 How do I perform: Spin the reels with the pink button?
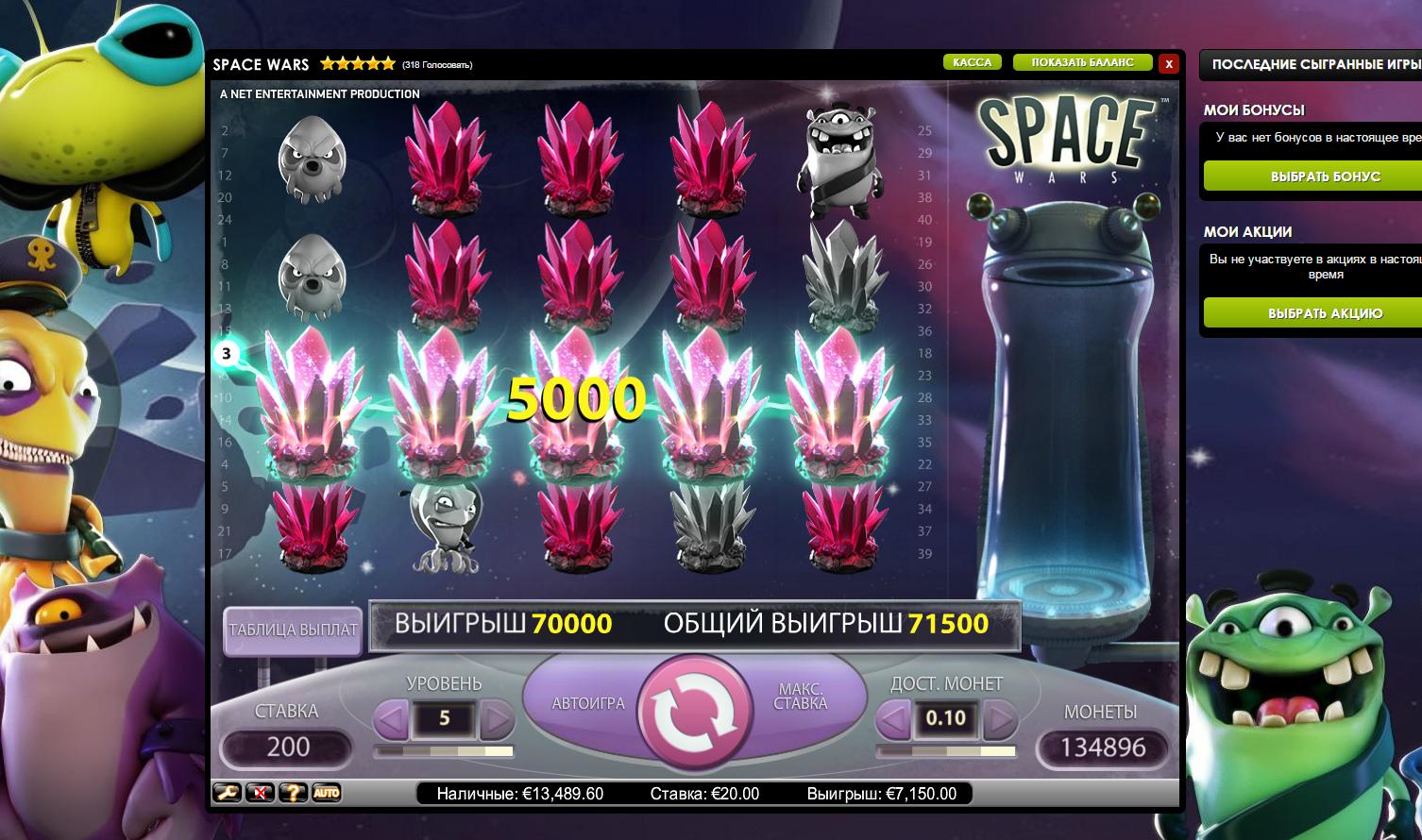[x=694, y=717]
